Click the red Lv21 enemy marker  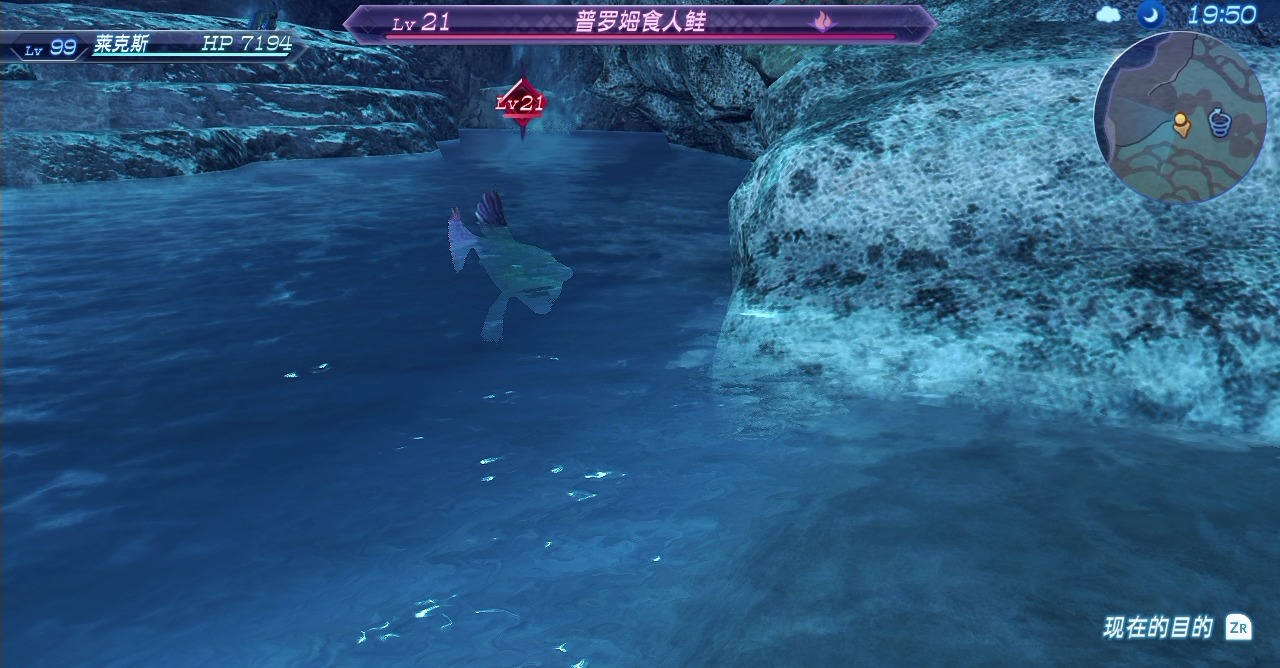pyautogui.click(x=521, y=103)
